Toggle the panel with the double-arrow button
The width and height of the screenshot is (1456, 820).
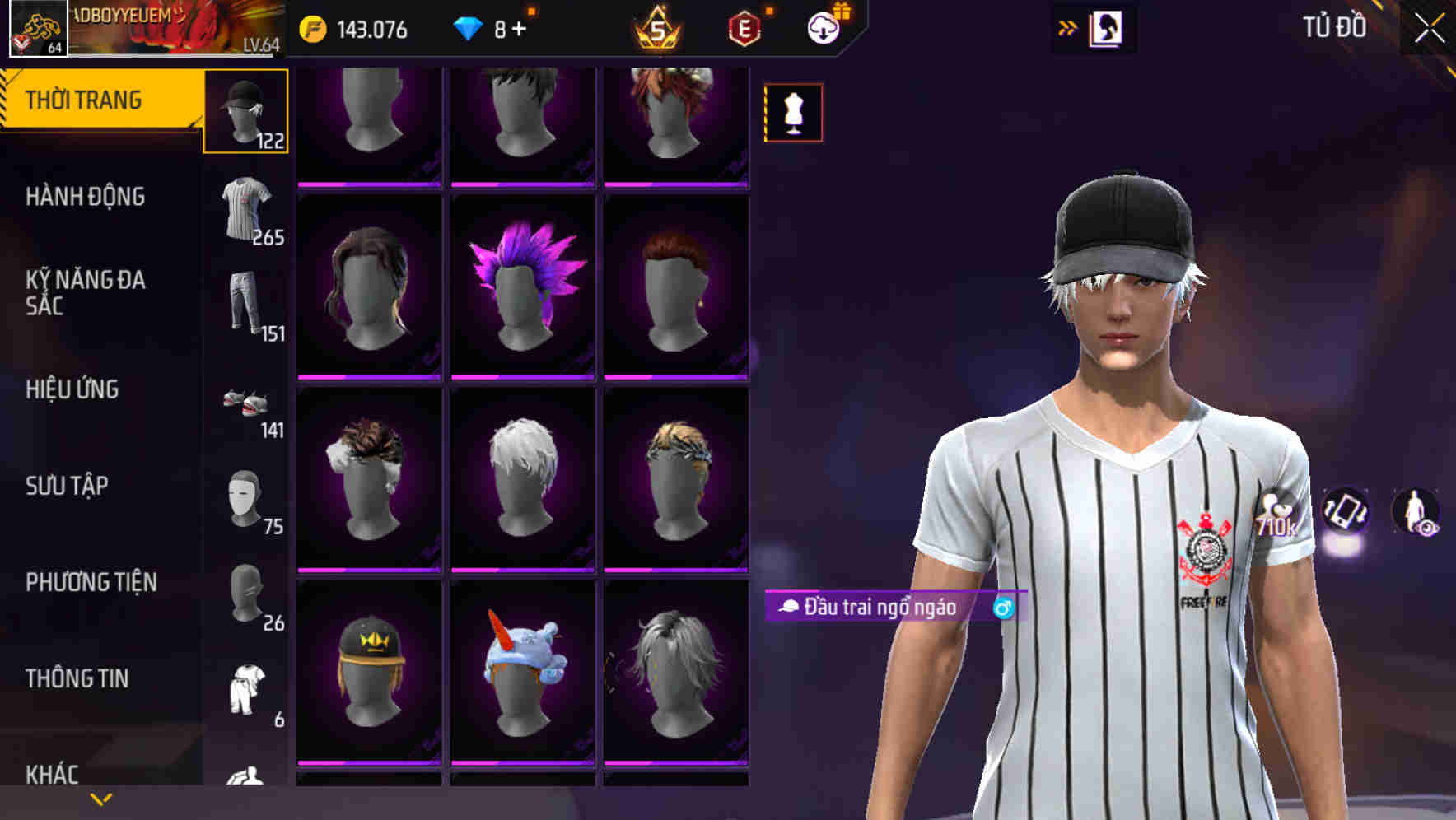click(x=1069, y=27)
